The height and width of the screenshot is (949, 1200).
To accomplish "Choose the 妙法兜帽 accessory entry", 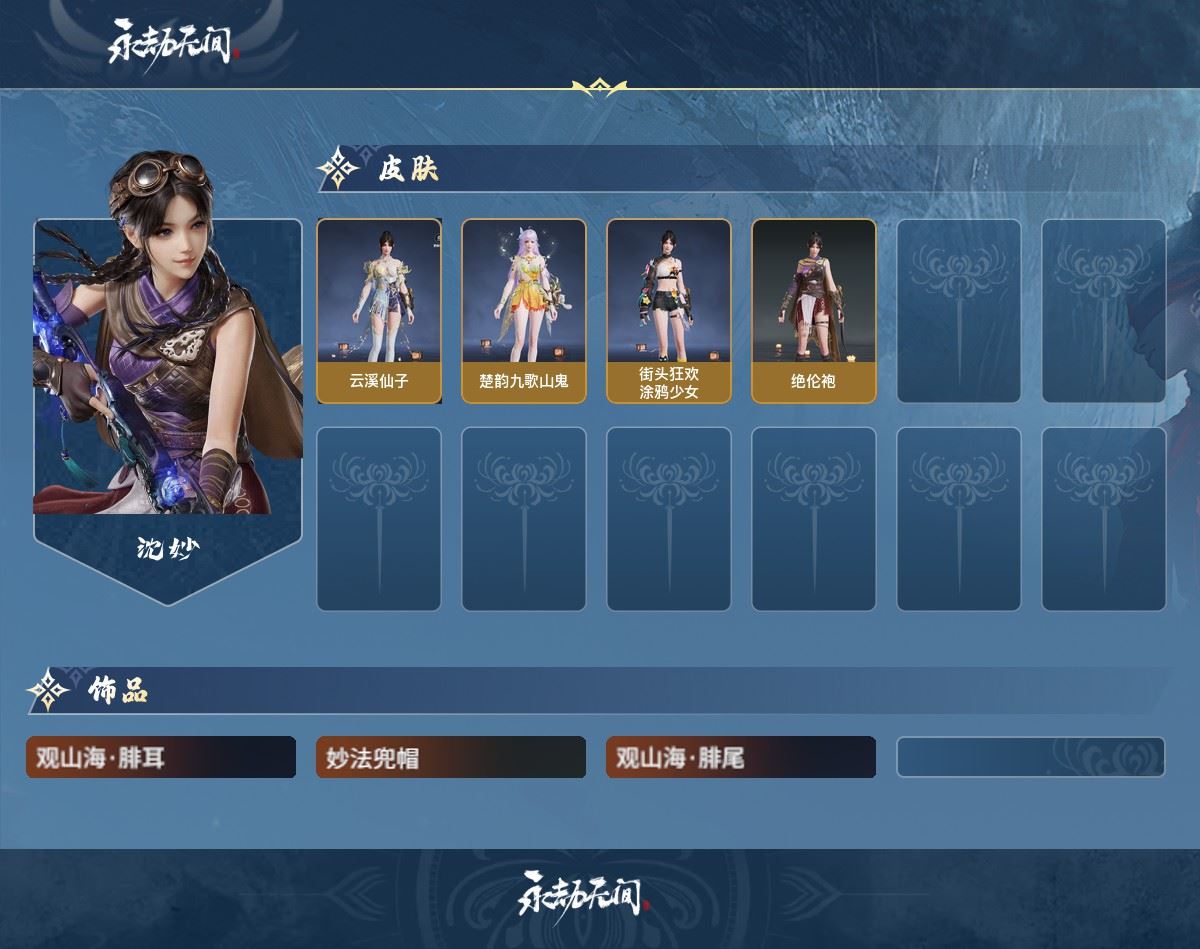I will click(x=451, y=758).
